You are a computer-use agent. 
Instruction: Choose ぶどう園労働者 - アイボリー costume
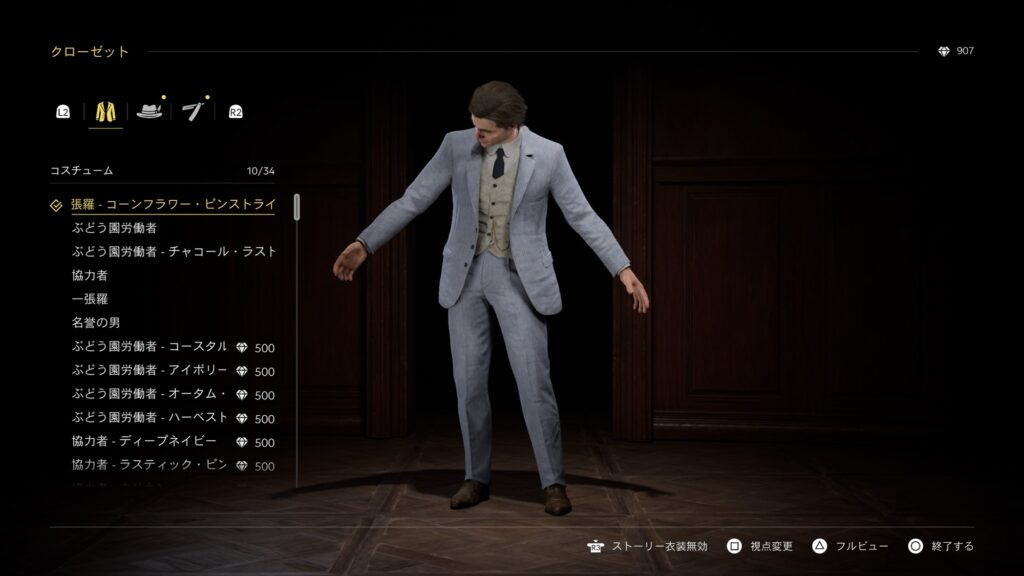(x=150, y=371)
